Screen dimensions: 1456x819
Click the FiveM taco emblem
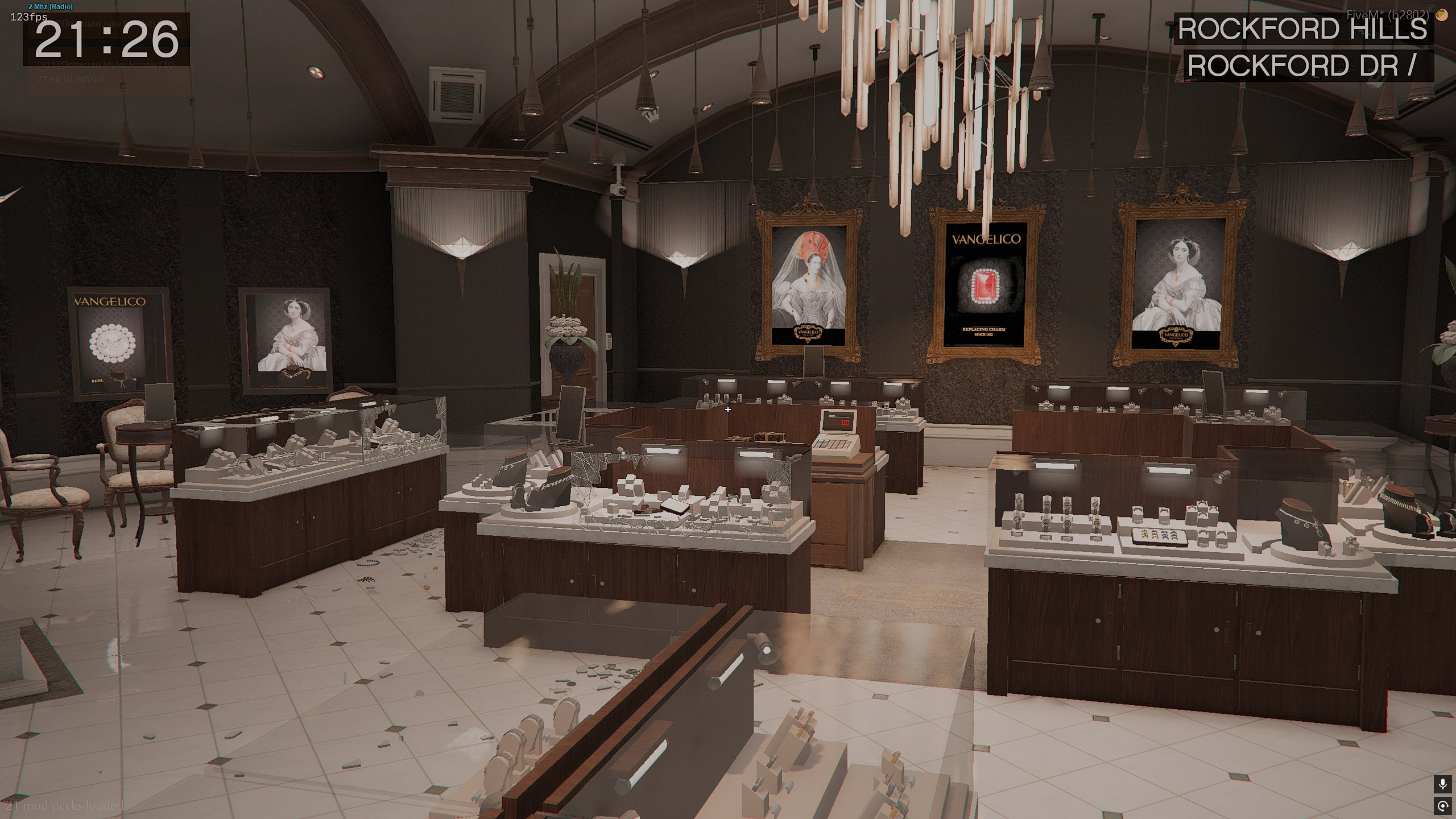(1441, 15)
